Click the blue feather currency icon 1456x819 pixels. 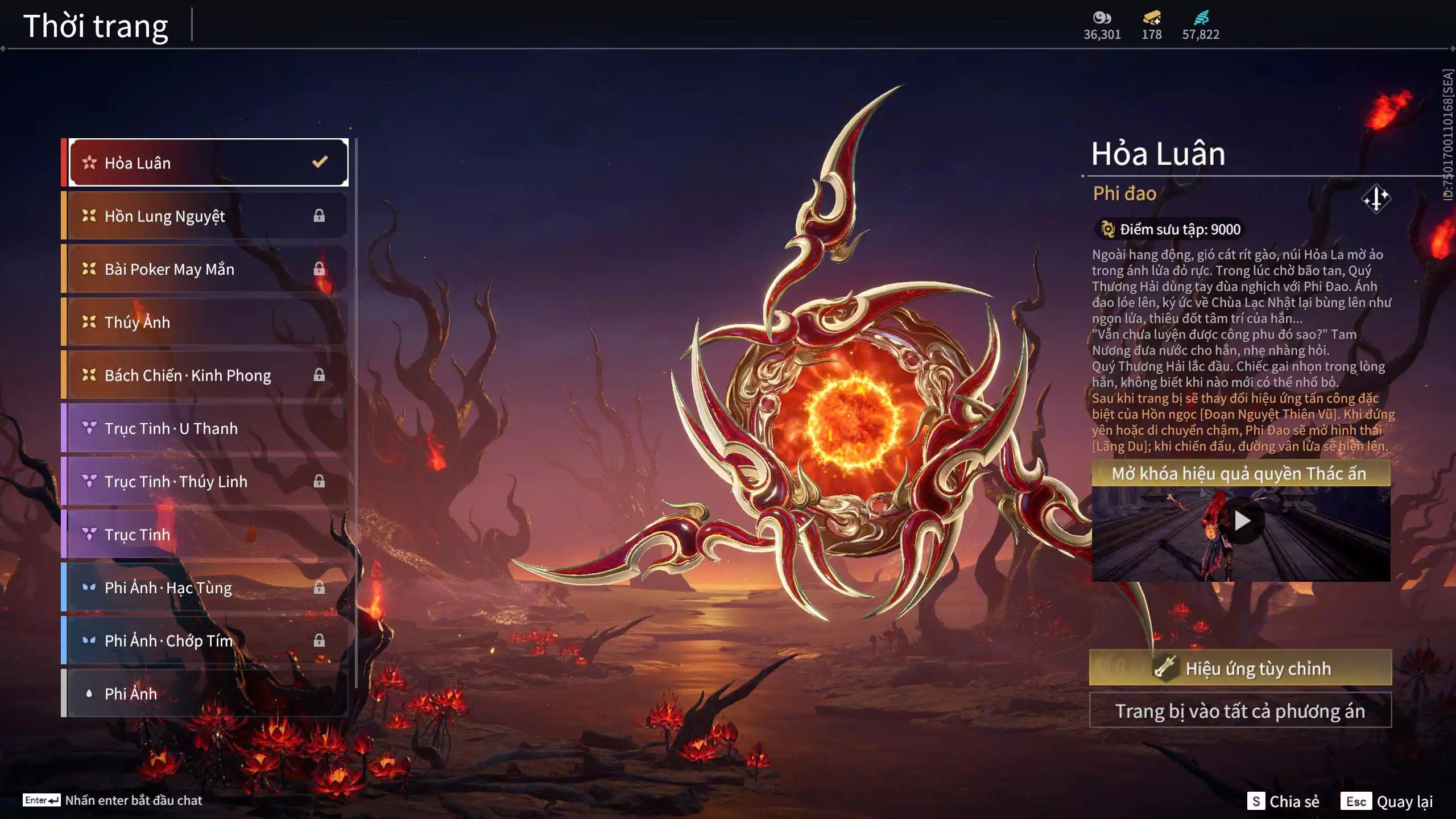[1201, 18]
